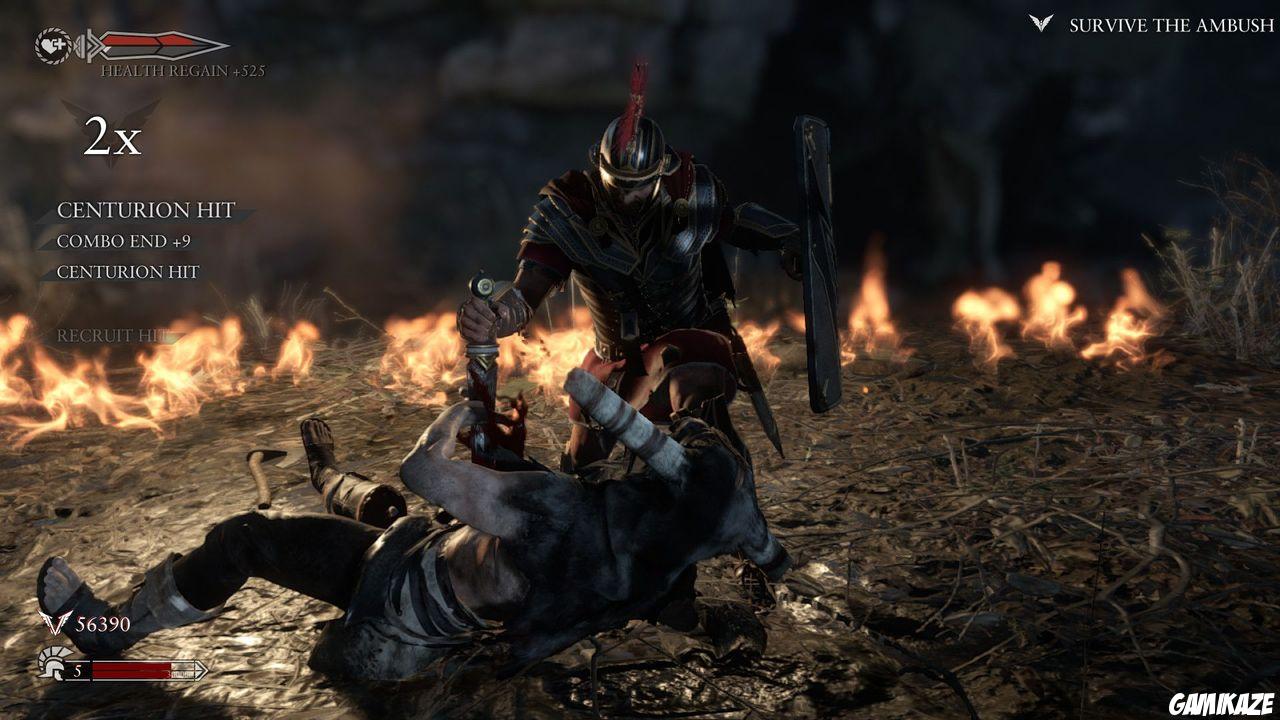
Task: Open the second CENTURION HIT log item
Action: point(130,270)
